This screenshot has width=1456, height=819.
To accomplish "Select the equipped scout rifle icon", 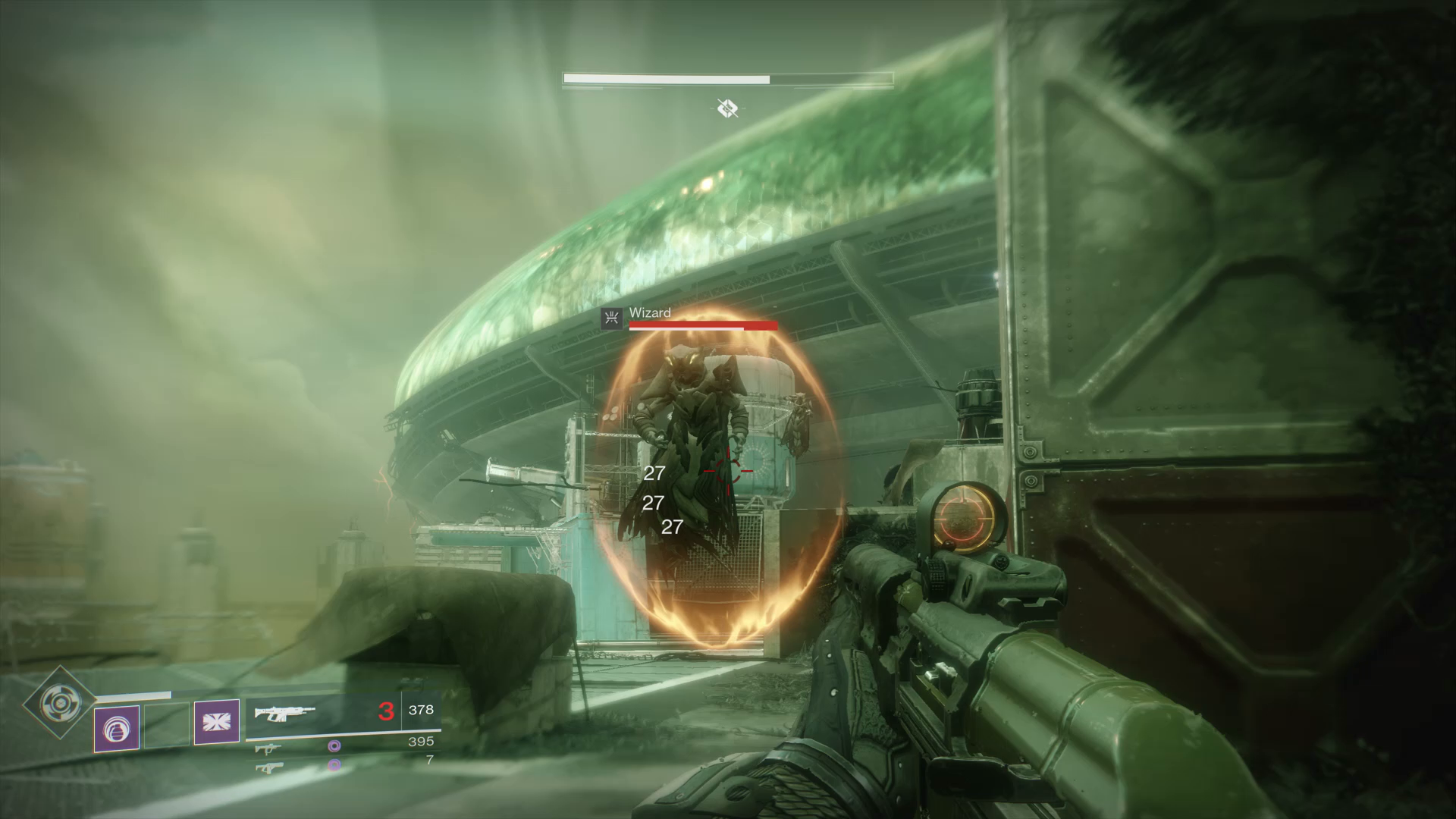I will pos(287,713).
